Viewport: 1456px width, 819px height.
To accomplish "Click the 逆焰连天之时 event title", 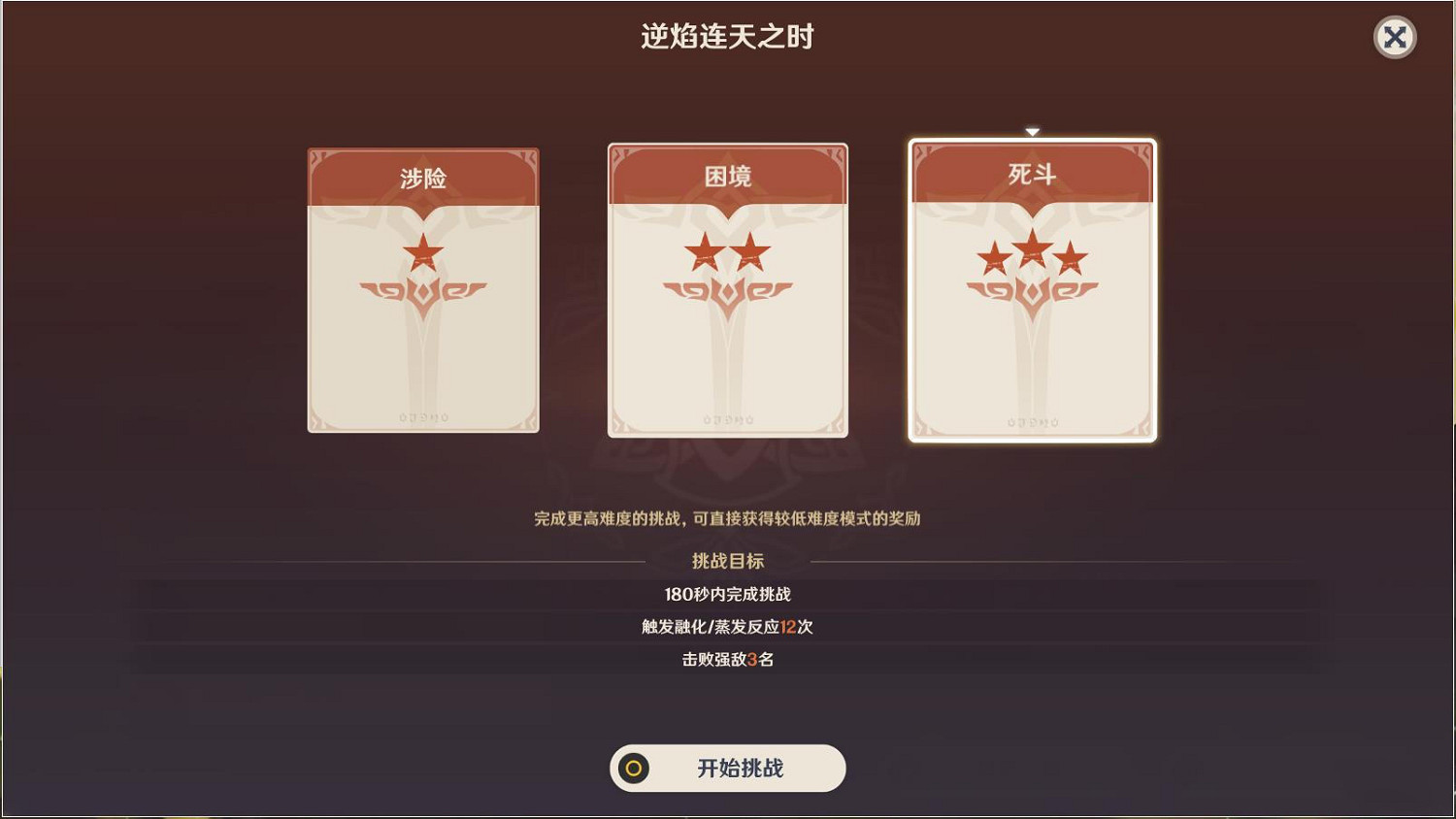I will (x=728, y=36).
